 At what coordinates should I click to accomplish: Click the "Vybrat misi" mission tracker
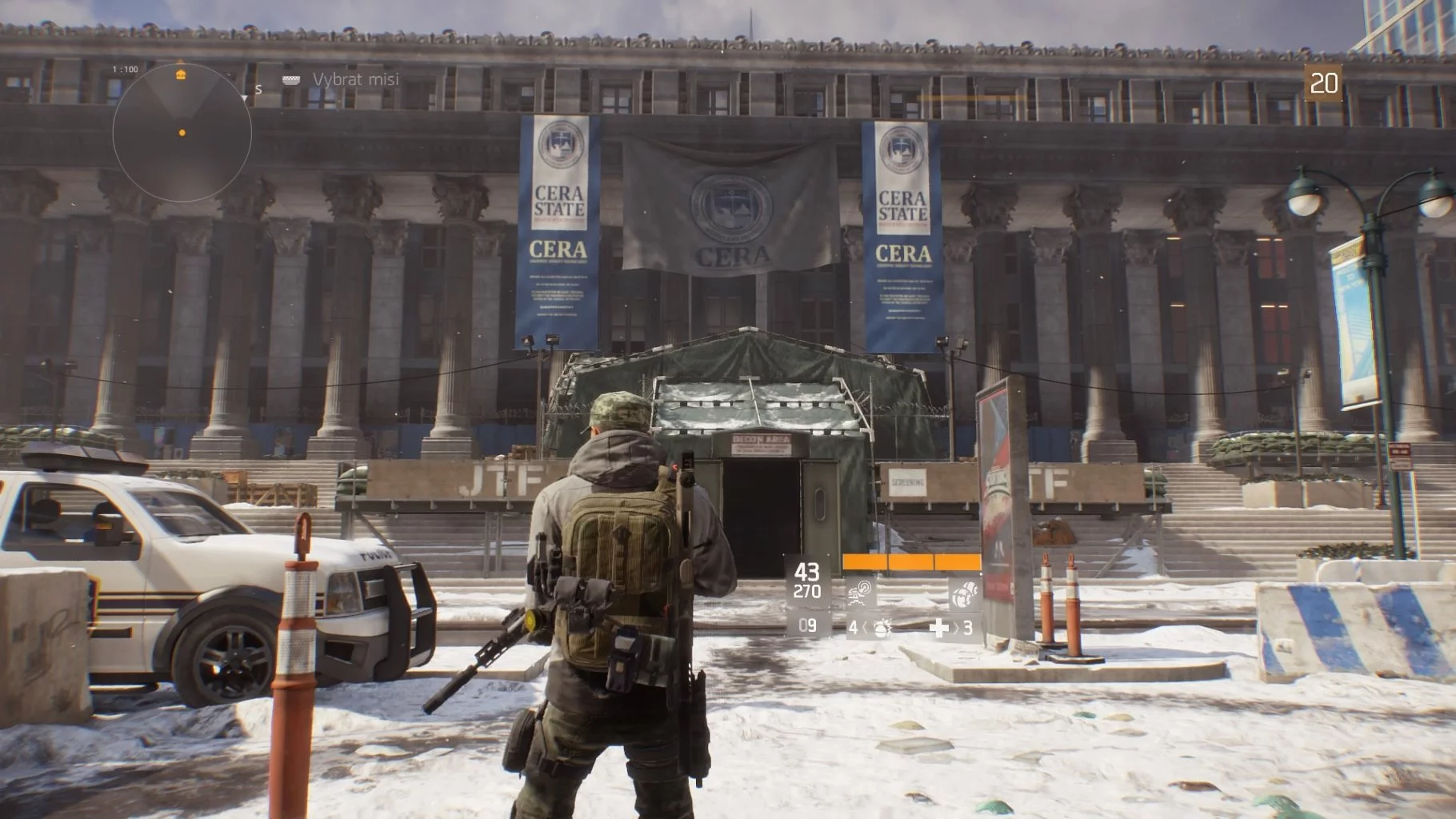click(x=354, y=79)
